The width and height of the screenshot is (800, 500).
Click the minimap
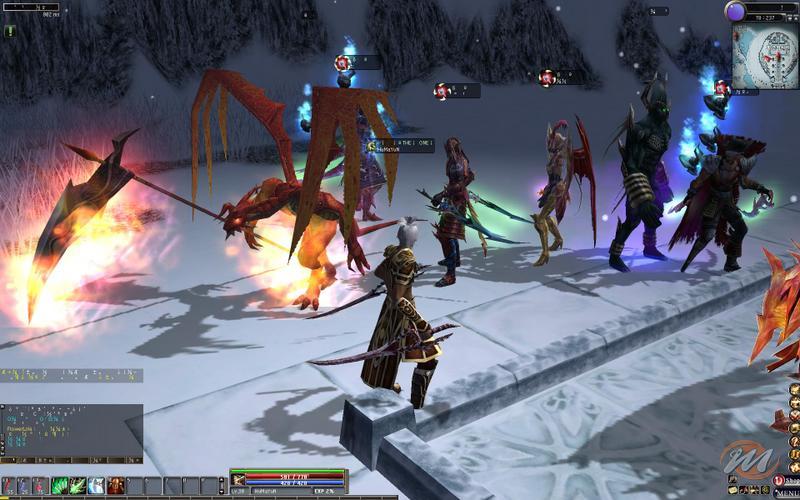765,56
